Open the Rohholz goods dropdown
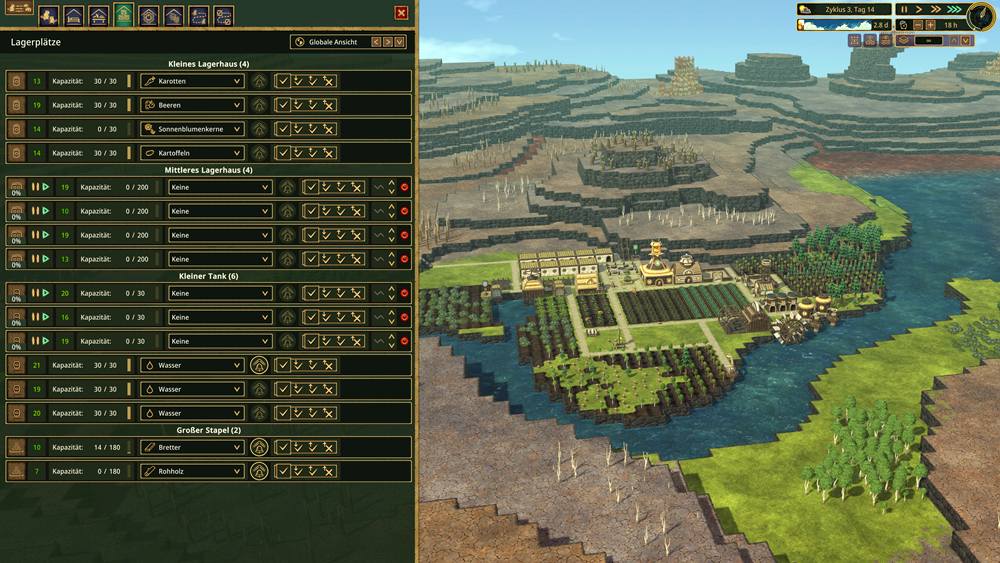 click(x=191, y=471)
